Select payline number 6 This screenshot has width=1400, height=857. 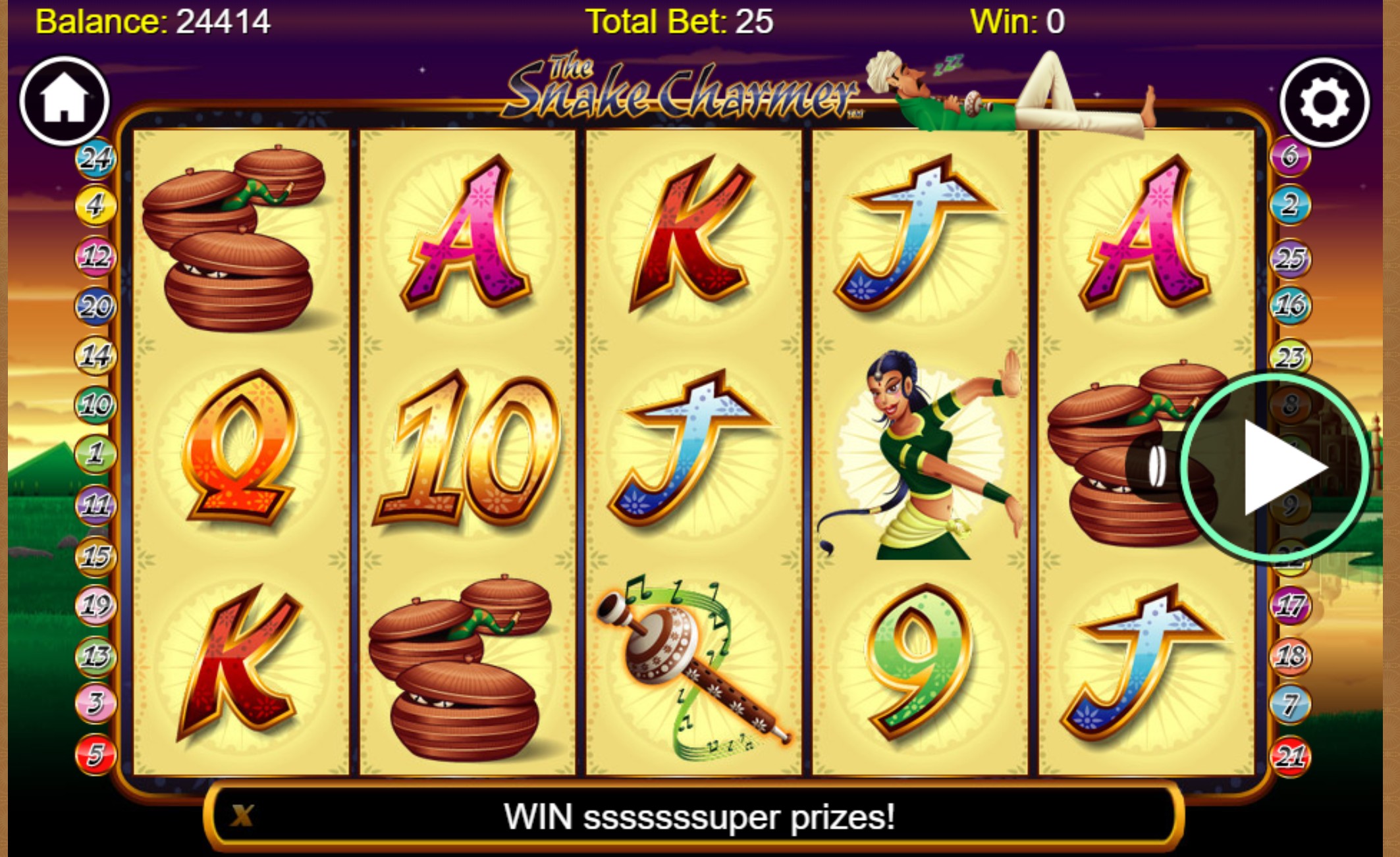(x=1290, y=157)
